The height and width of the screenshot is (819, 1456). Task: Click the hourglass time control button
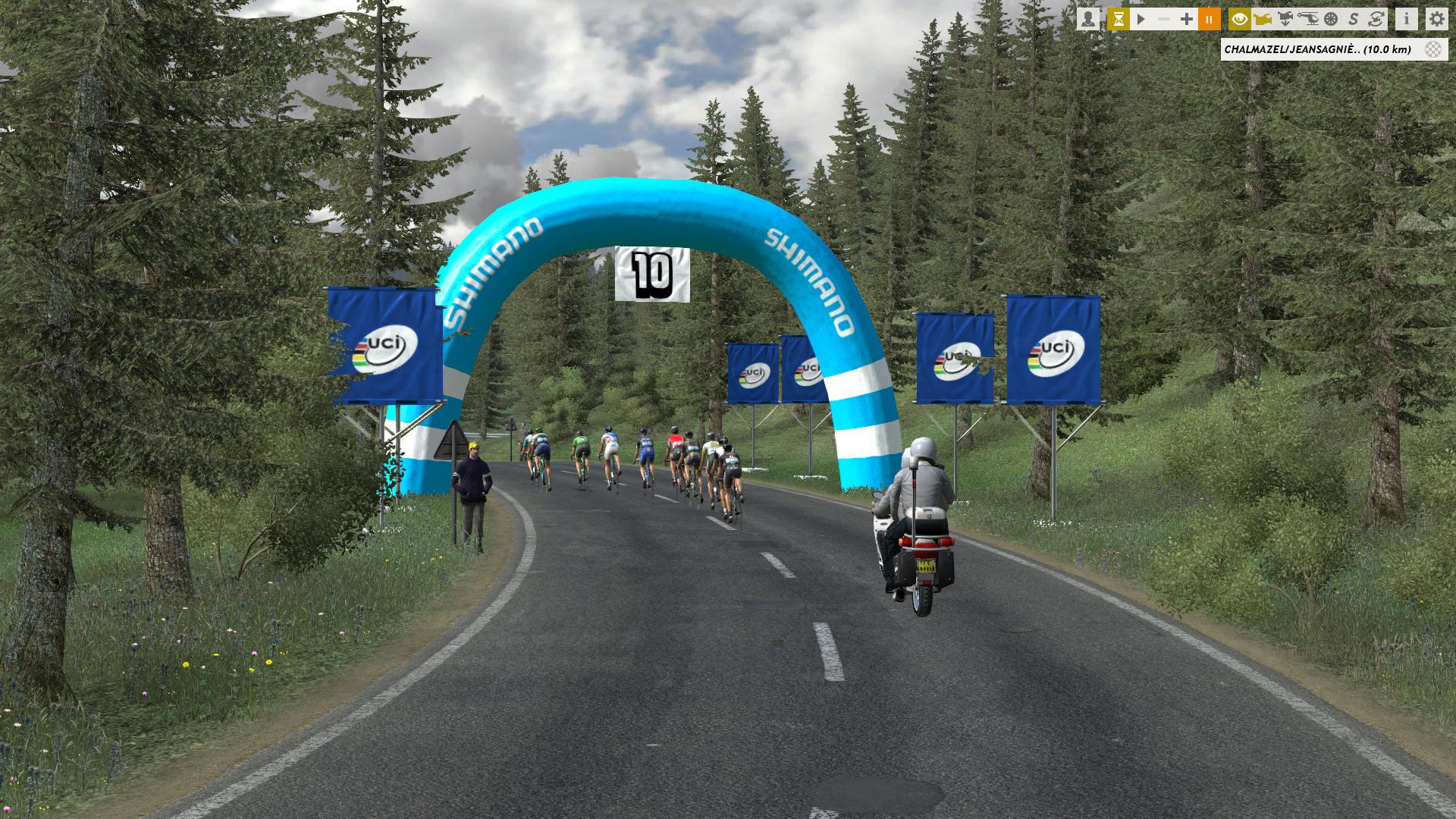(1118, 19)
